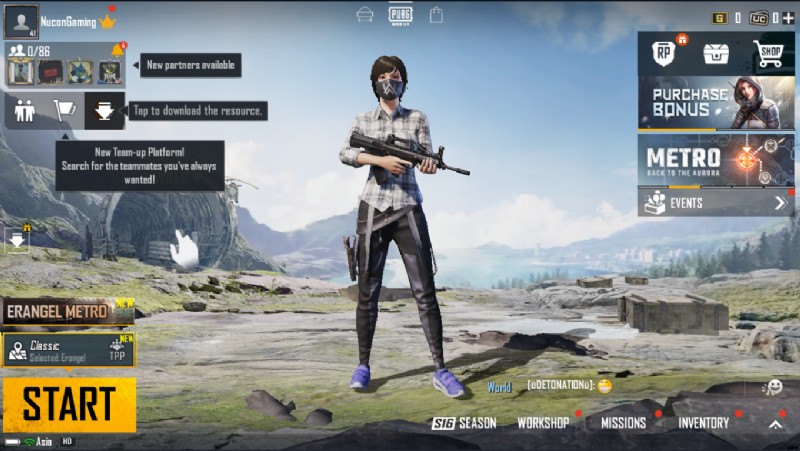This screenshot has width=800, height=451.
Task: Open the Missions menu
Action: 623,423
